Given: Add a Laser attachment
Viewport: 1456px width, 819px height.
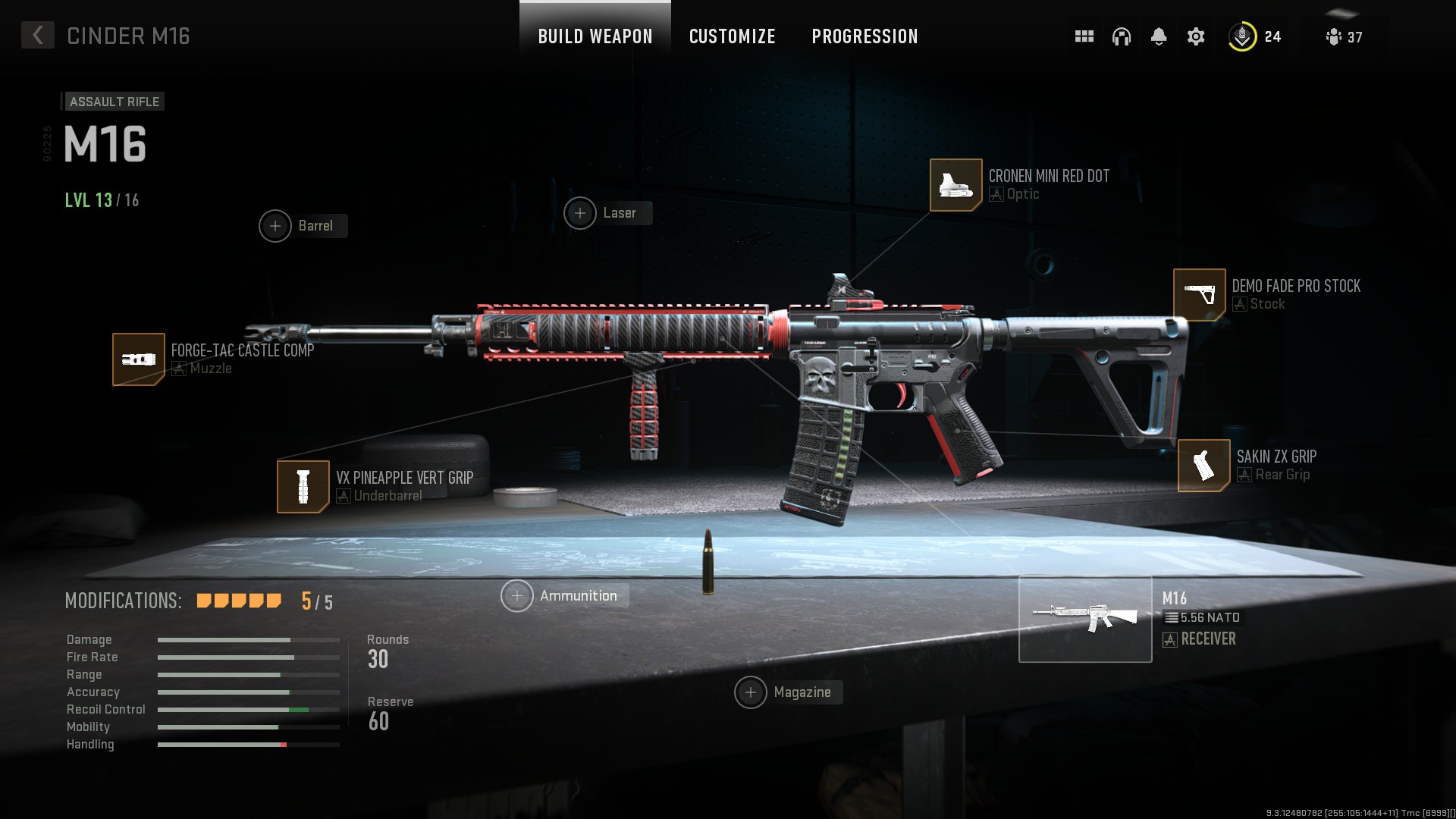Looking at the screenshot, I should click(x=580, y=213).
